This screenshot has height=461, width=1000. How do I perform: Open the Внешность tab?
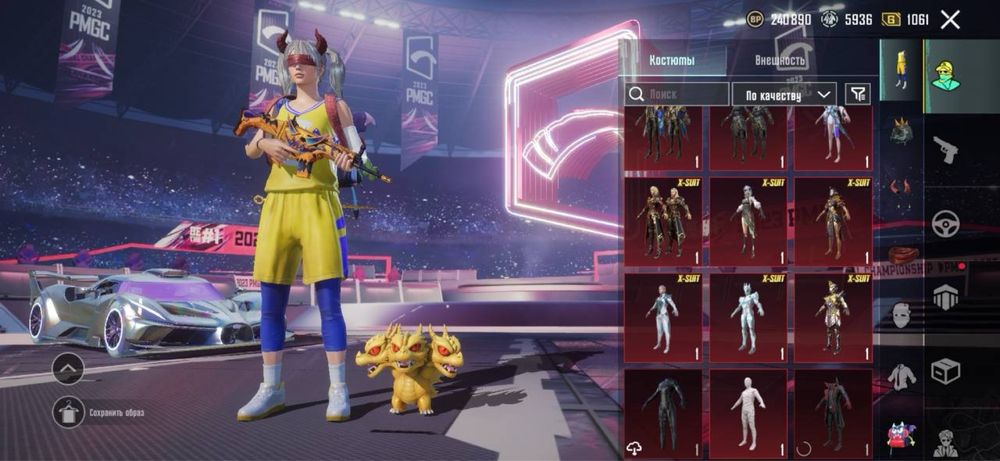coord(780,60)
